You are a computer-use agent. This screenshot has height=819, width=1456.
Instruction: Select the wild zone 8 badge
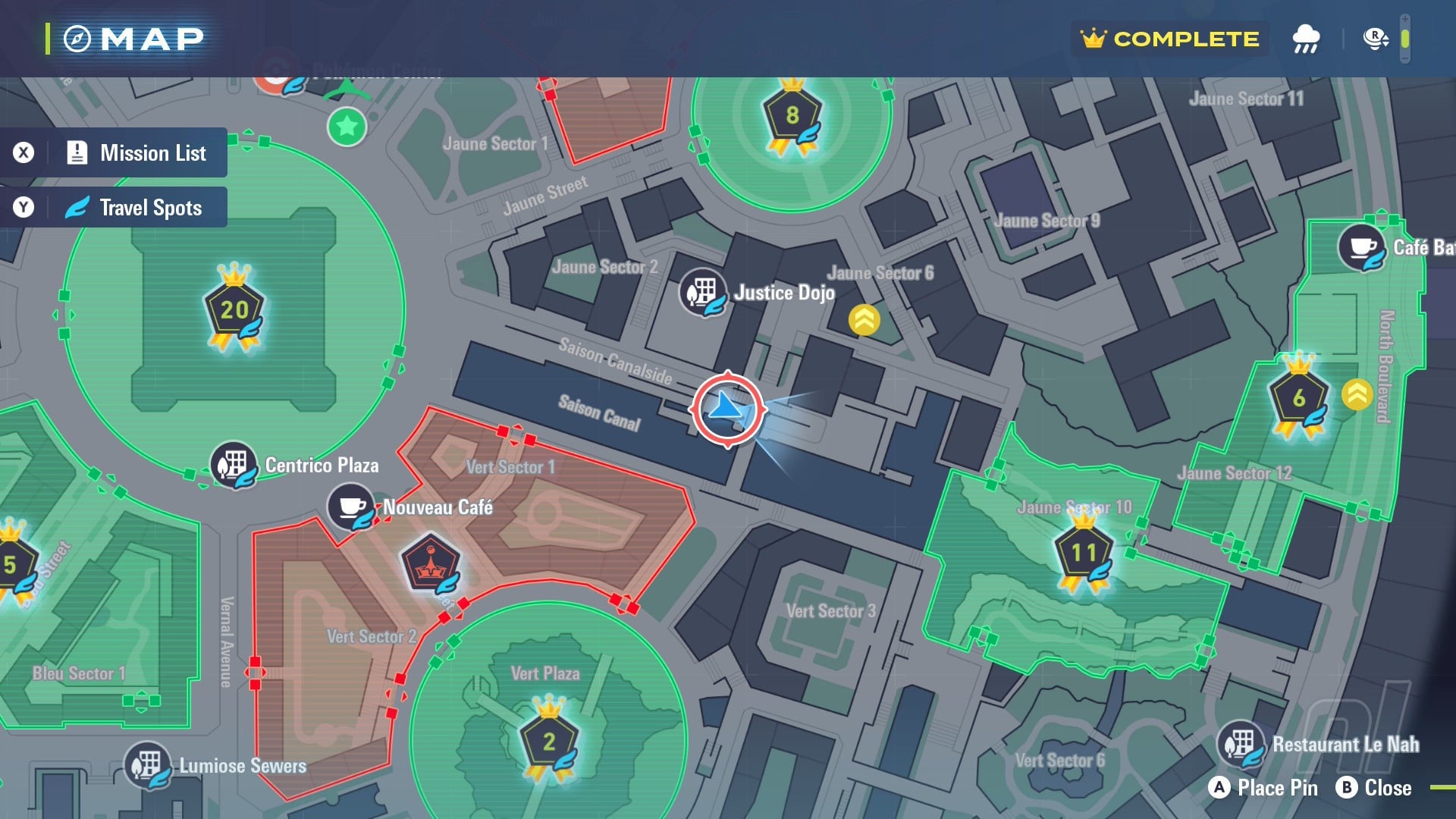(x=792, y=117)
